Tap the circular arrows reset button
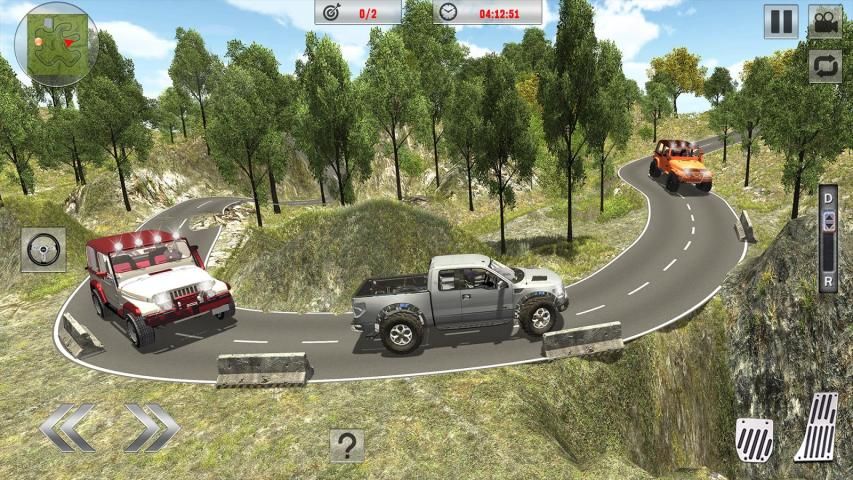Image resolution: width=853 pixels, height=480 pixels. [825, 66]
